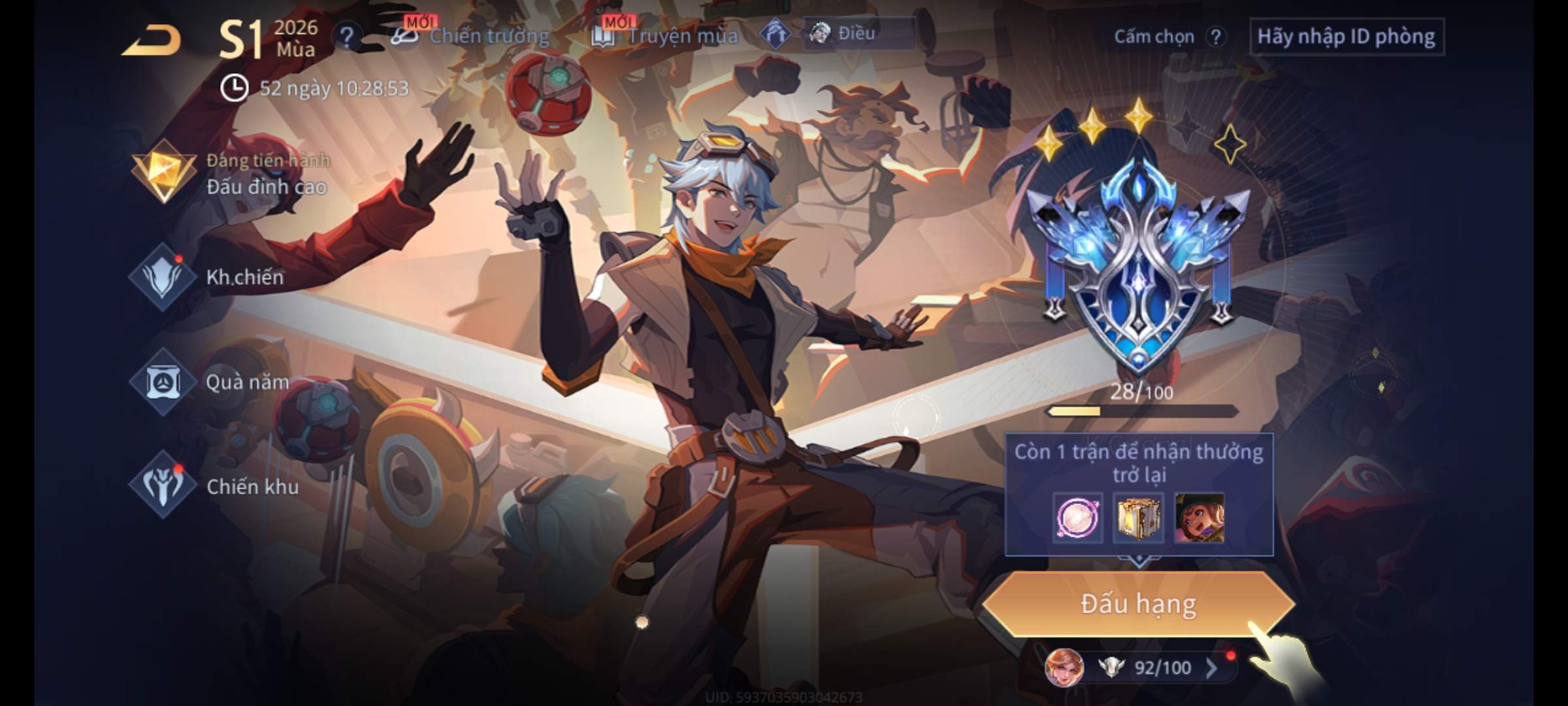Start a ranked match with Đấu hạng
This screenshot has width=1568, height=706.
click(1138, 604)
